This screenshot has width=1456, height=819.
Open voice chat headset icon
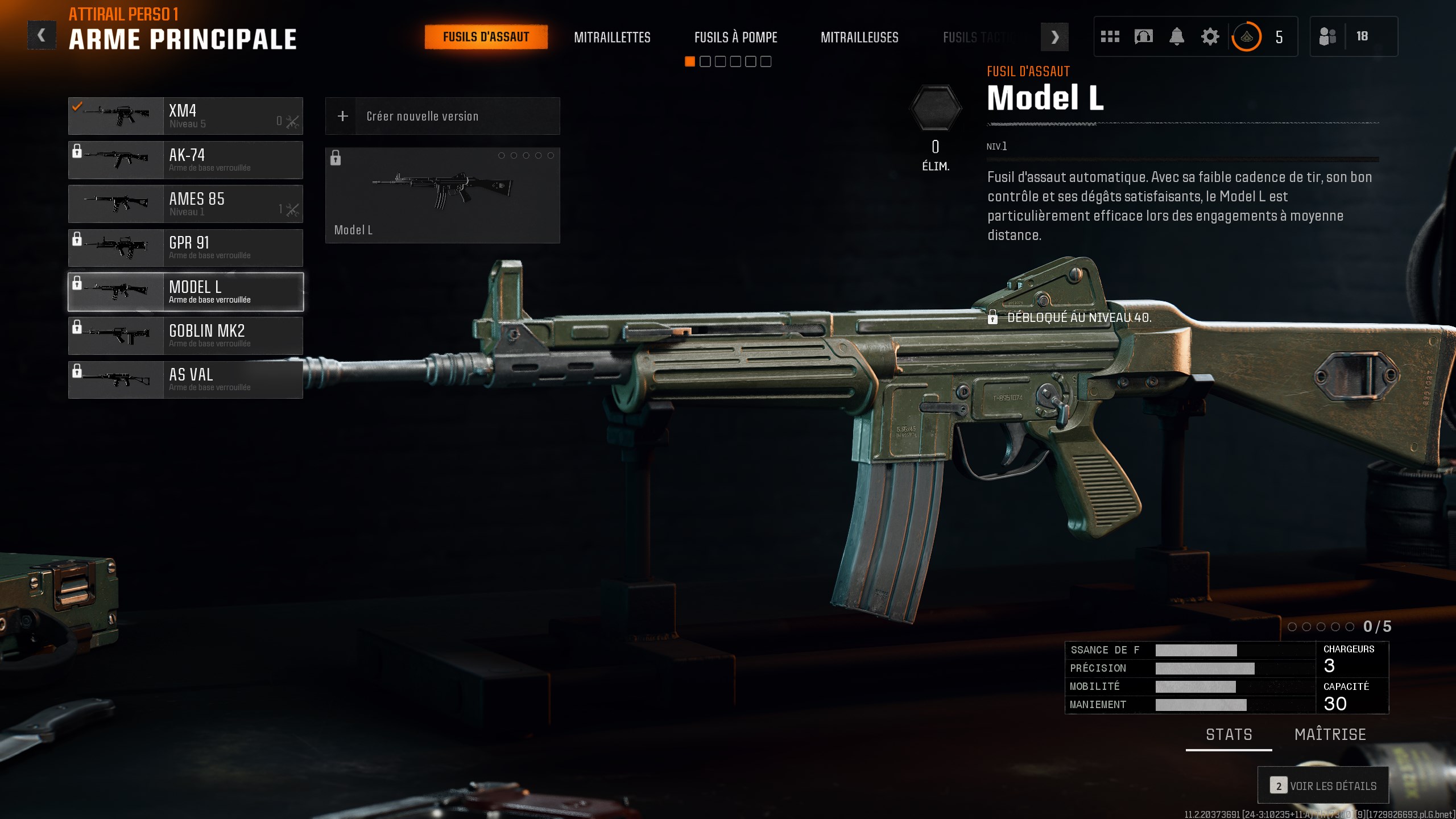point(1143,36)
